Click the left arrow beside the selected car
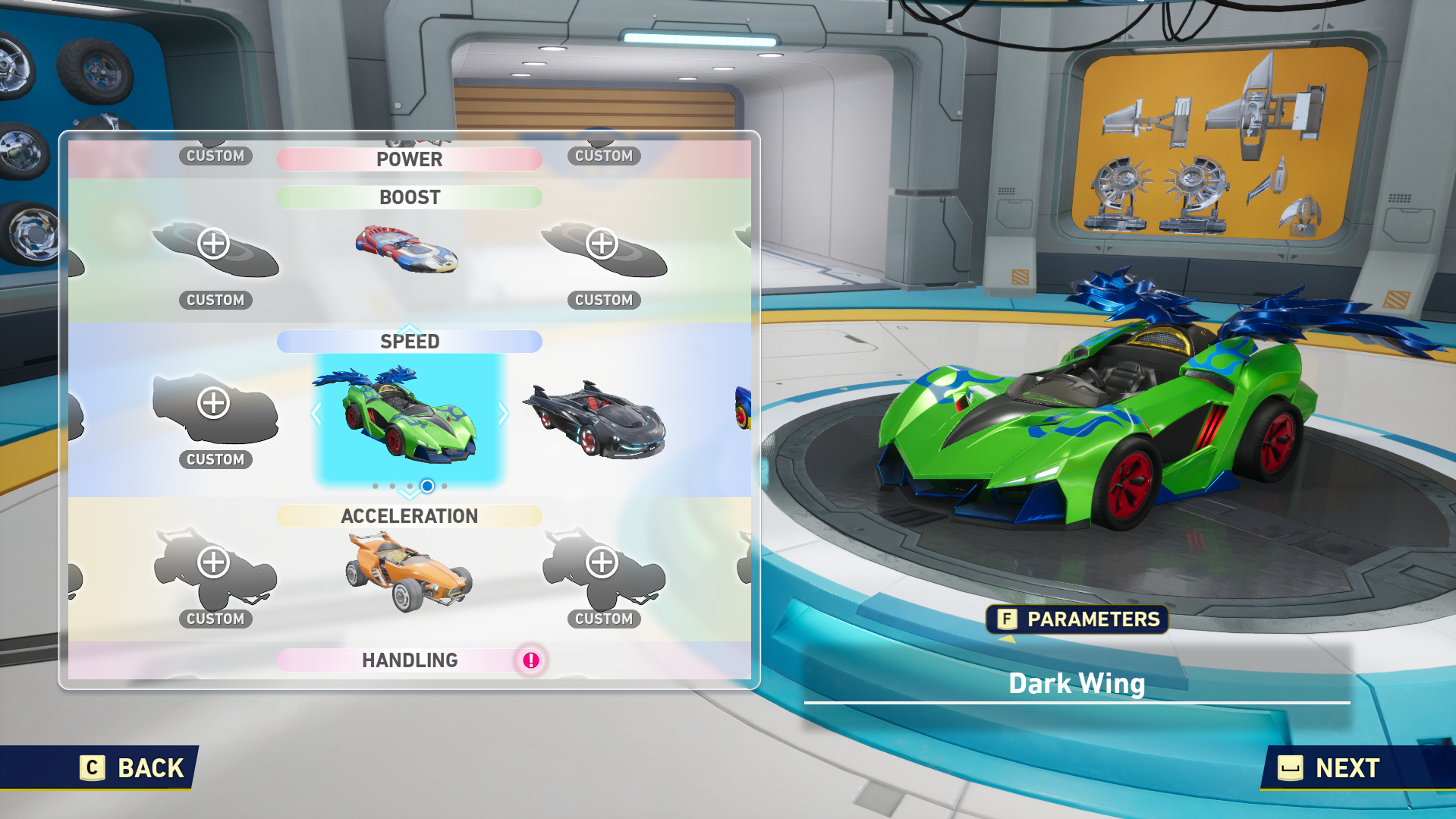 [316, 414]
